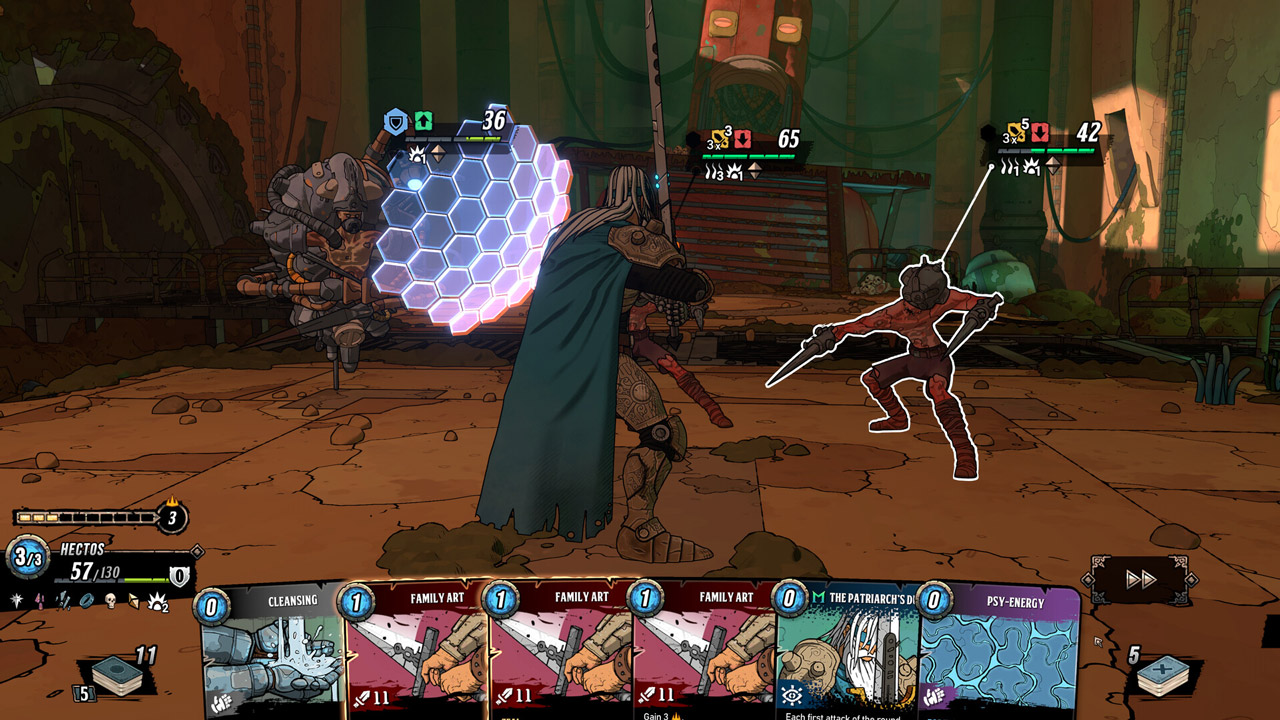Check the shield buff icon on the 36 HP enemy
The image size is (1280, 720).
pyautogui.click(x=397, y=122)
